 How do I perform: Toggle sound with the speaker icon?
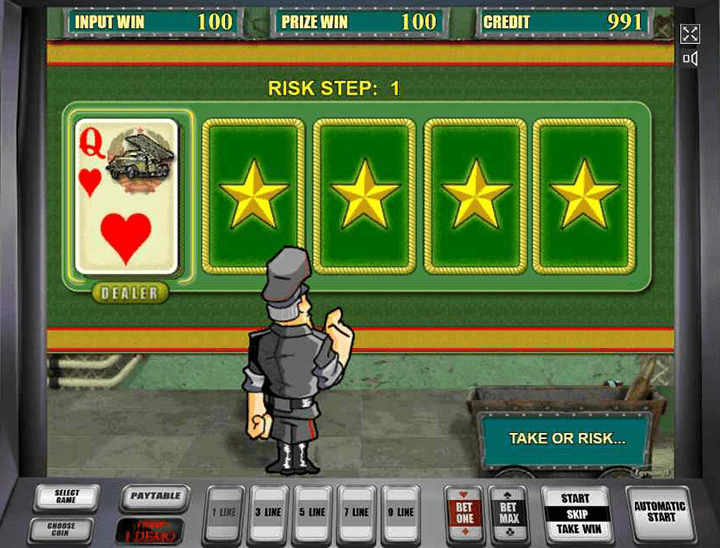690,59
